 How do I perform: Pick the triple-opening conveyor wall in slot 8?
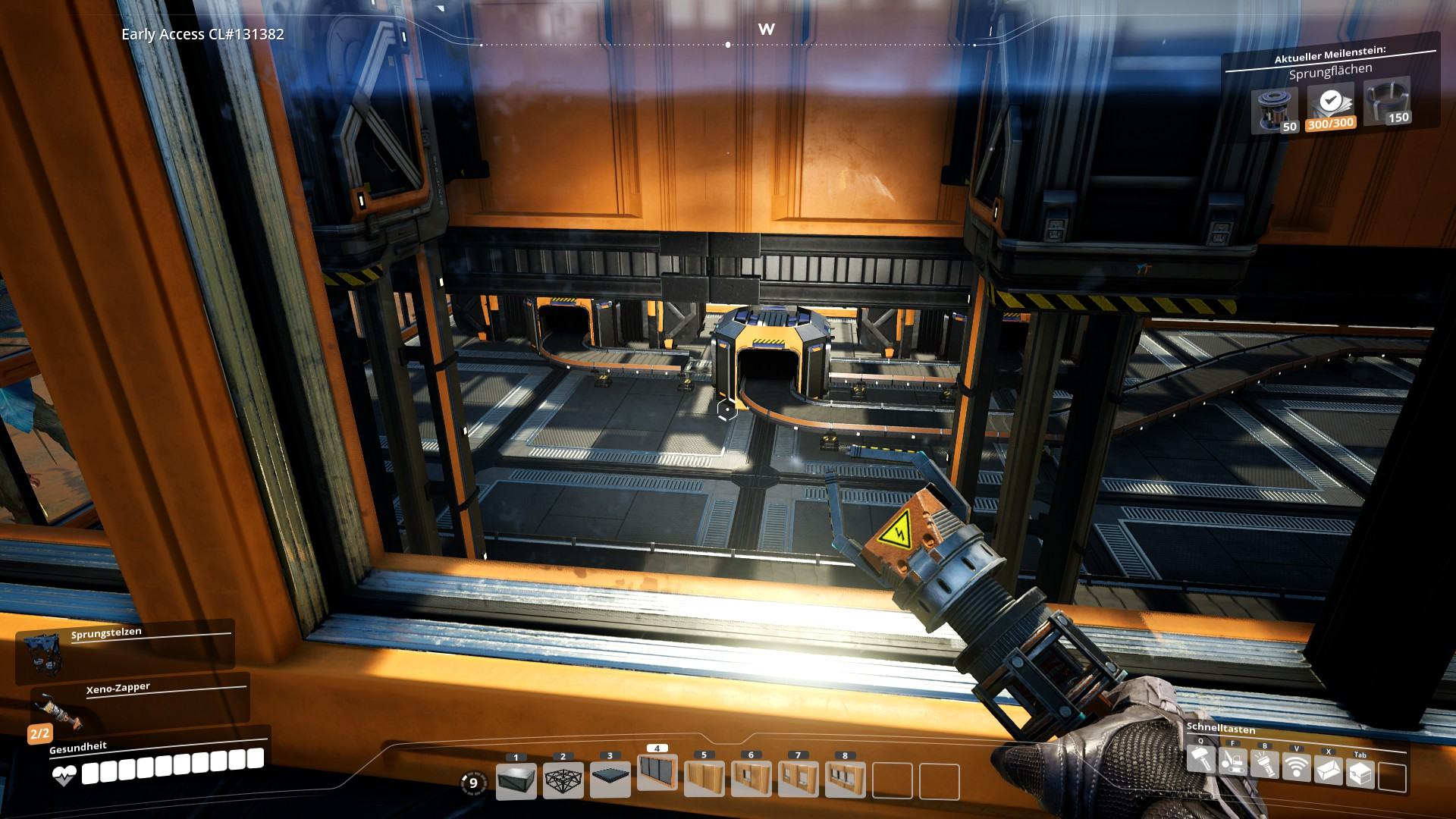point(845,780)
